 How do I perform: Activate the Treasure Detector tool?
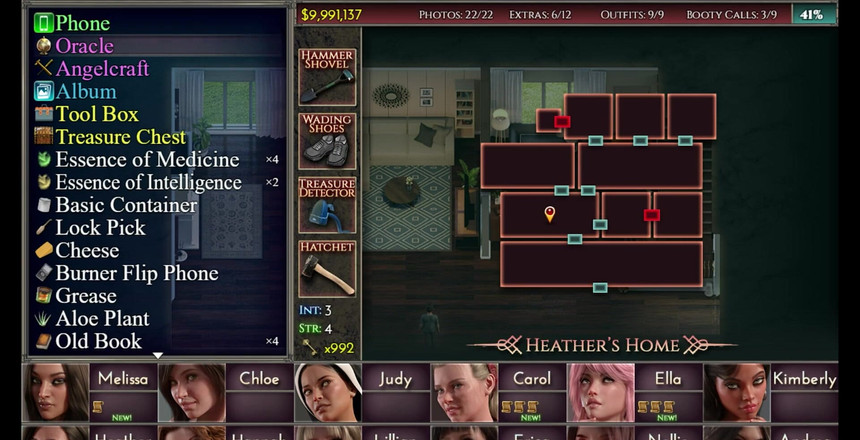[327, 205]
